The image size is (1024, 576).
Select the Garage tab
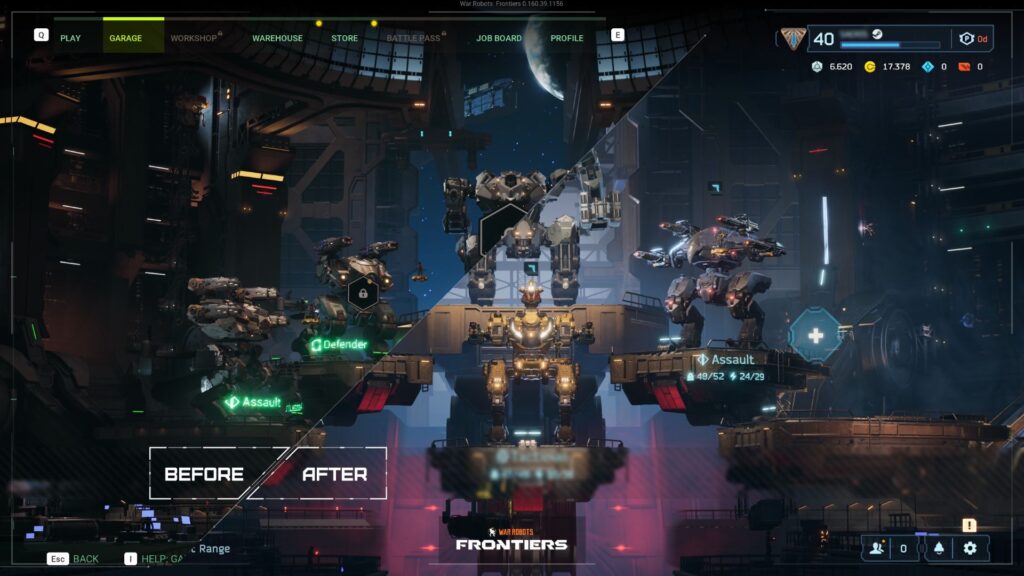point(126,38)
